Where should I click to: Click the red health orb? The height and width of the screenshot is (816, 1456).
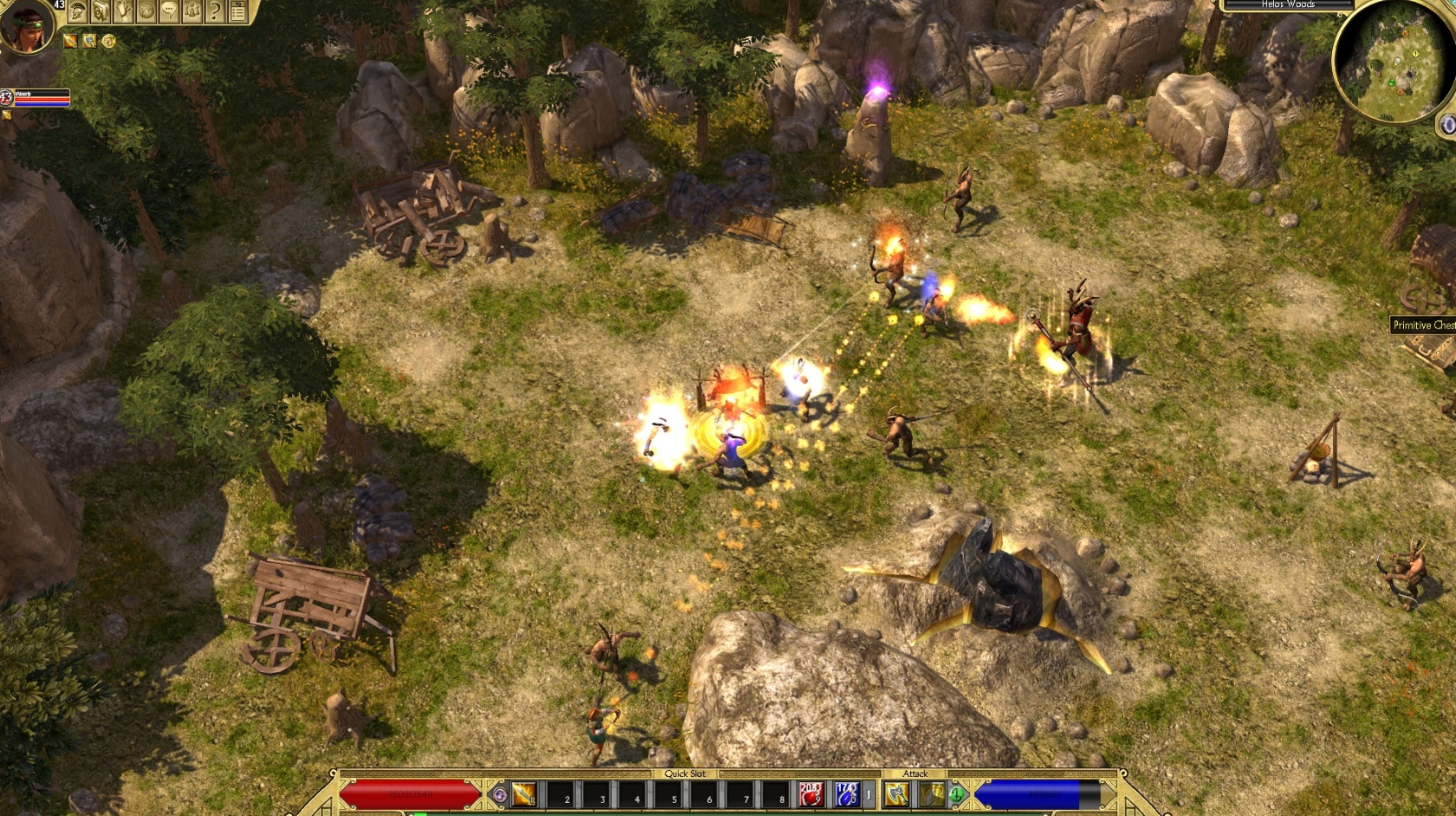407,793
